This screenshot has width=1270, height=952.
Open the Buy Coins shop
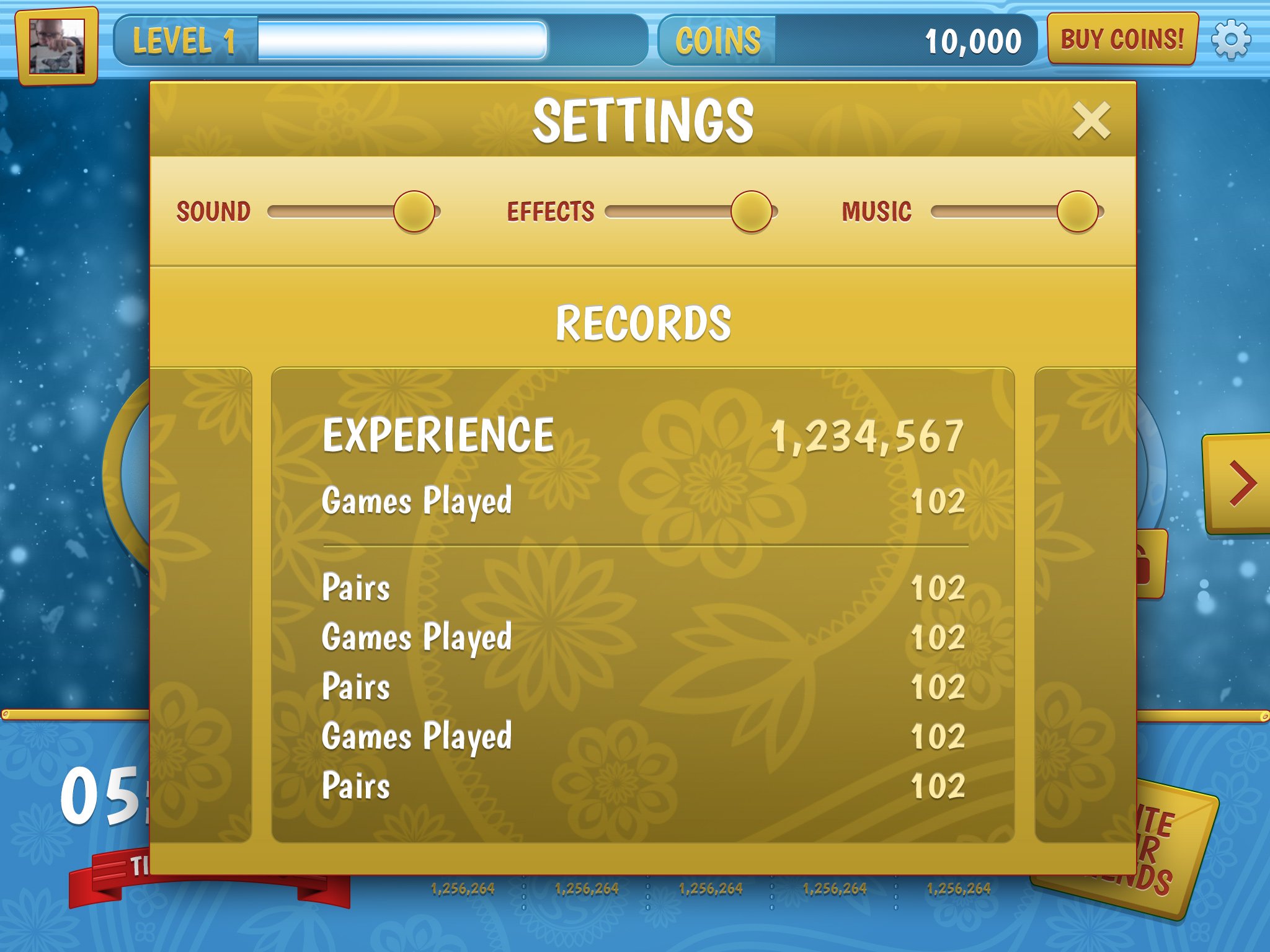[1122, 39]
